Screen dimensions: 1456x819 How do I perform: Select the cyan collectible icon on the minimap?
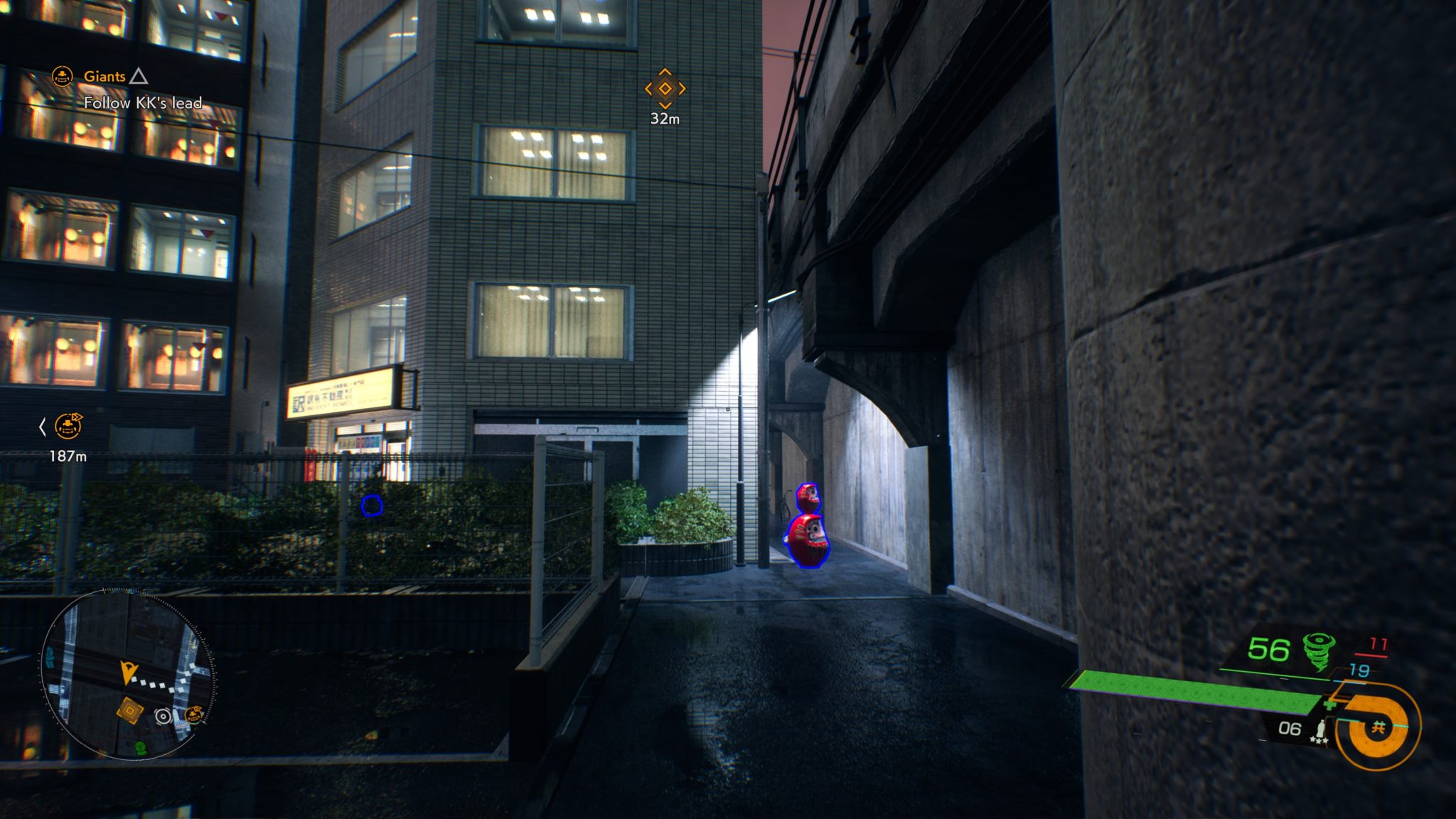[50, 656]
